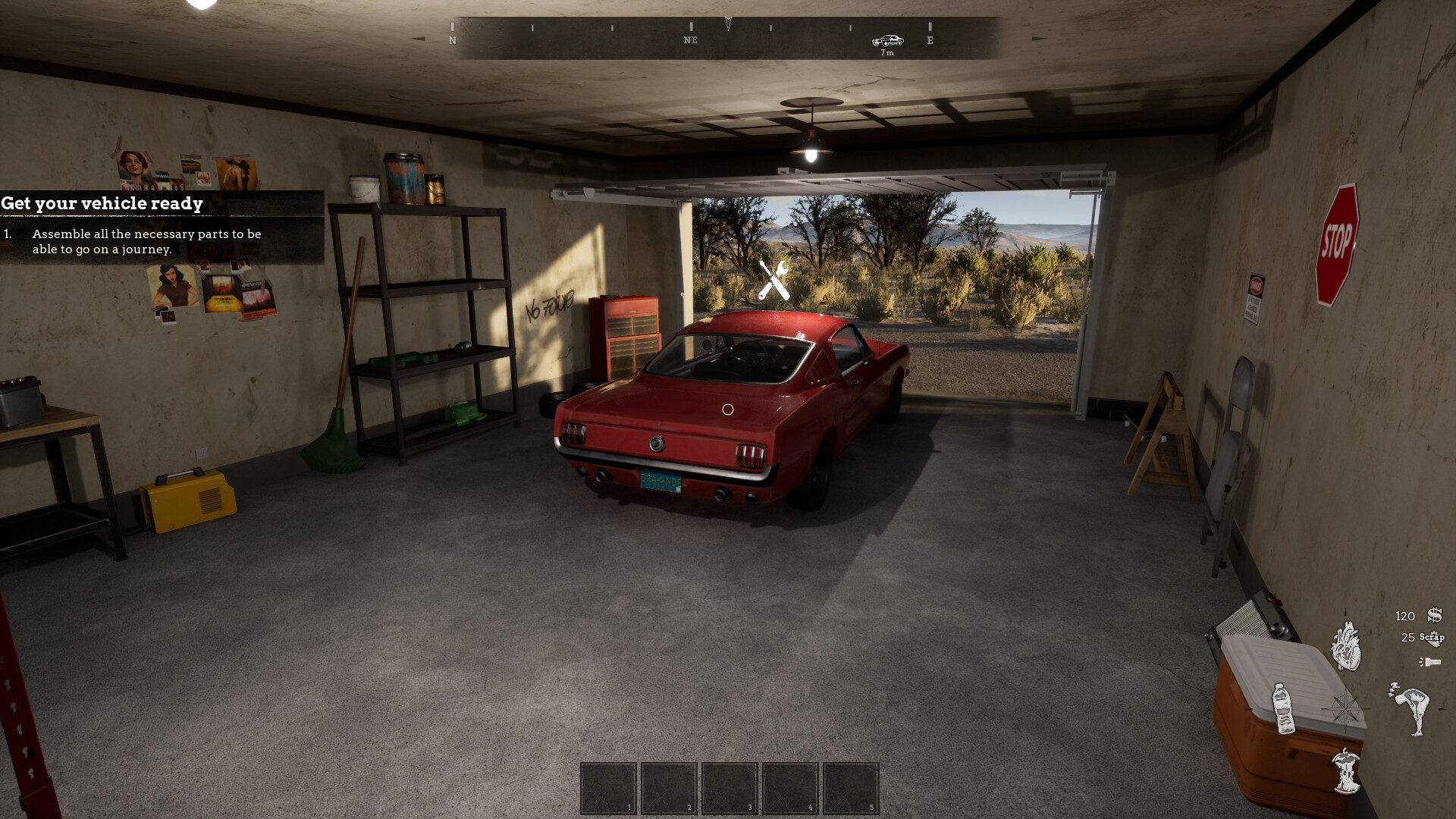Viewport: 1456px width, 819px height.
Task: Click the dollar money icon
Action: [x=1435, y=614]
